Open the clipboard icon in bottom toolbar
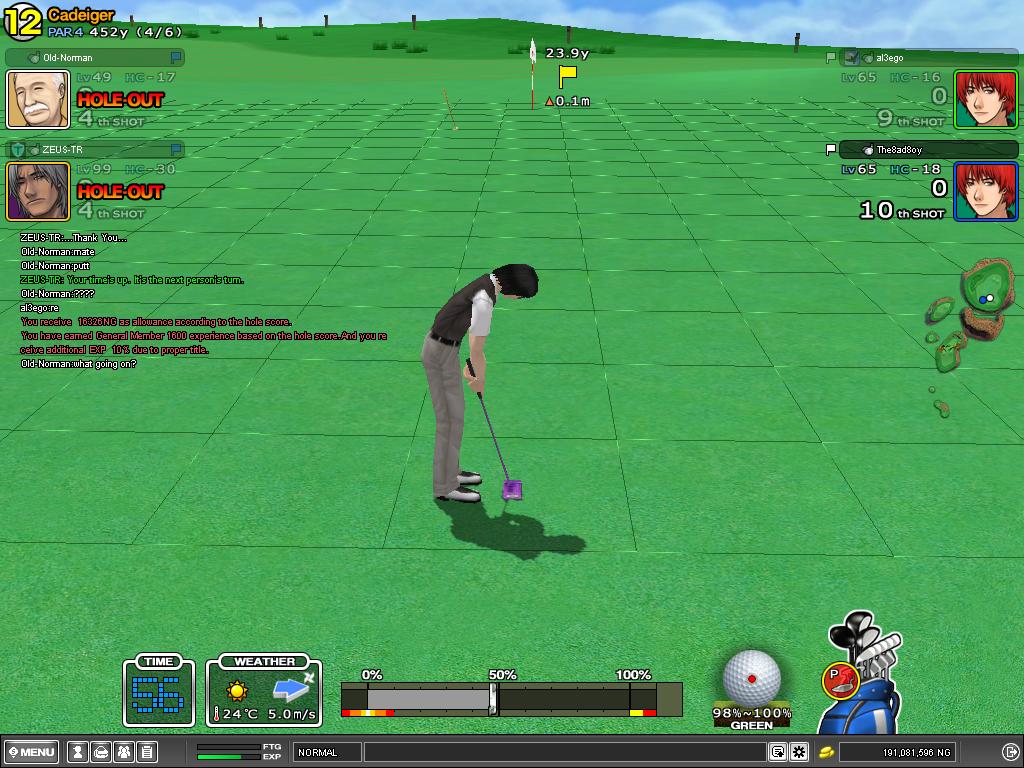The image size is (1024, 768). tap(146, 752)
